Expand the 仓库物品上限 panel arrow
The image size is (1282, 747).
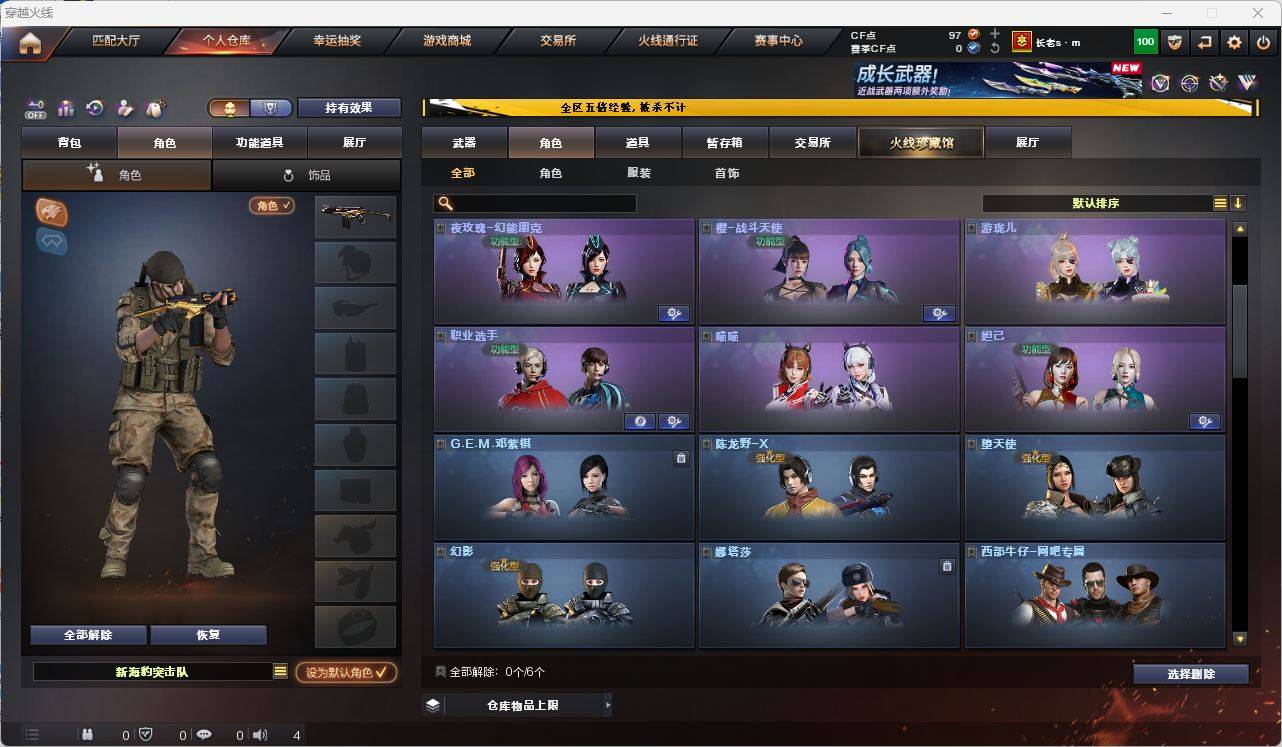point(607,704)
